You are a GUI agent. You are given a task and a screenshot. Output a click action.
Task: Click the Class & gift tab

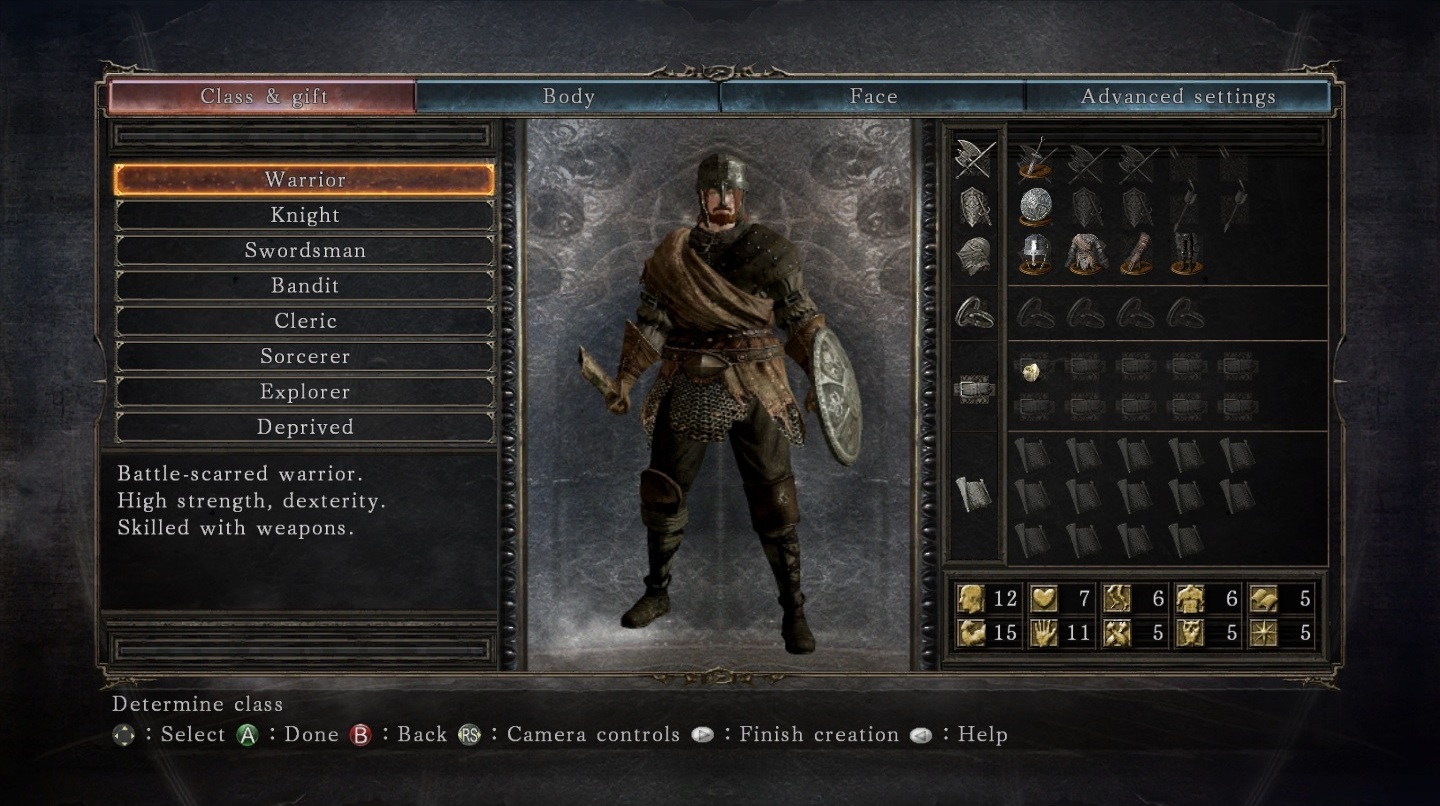263,97
